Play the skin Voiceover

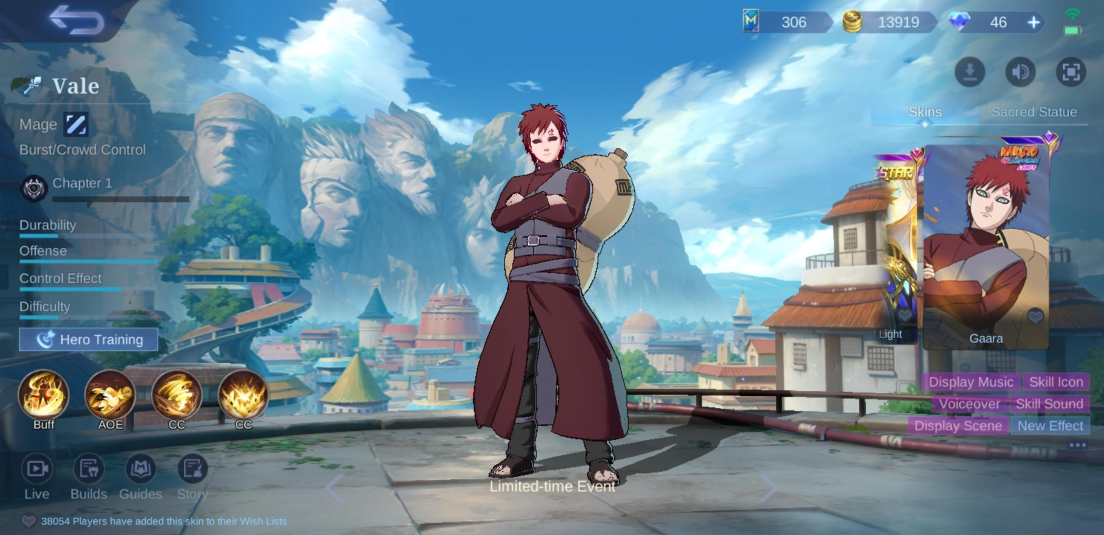[x=969, y=404]
